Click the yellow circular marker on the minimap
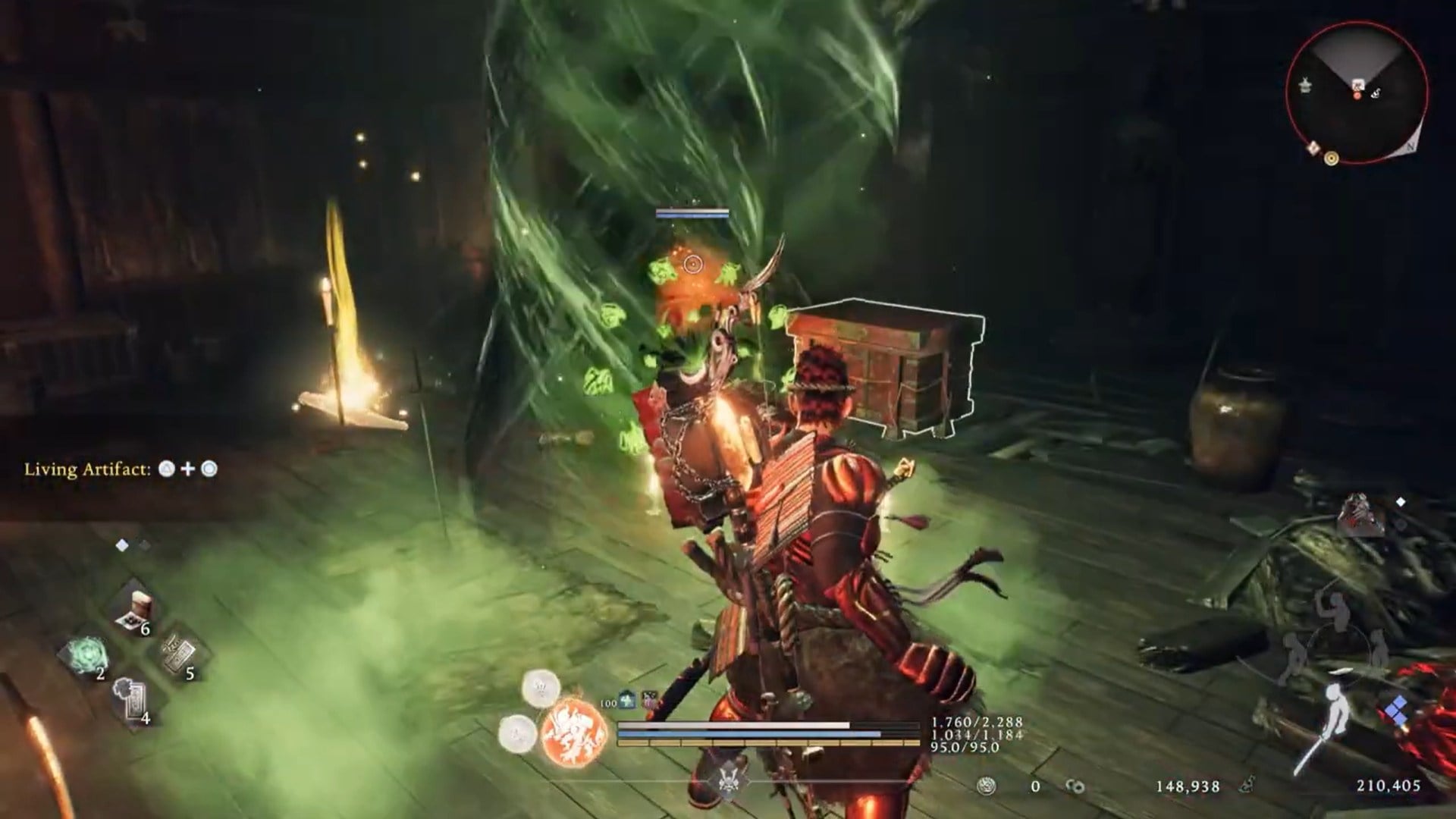 coord(1331,158)
